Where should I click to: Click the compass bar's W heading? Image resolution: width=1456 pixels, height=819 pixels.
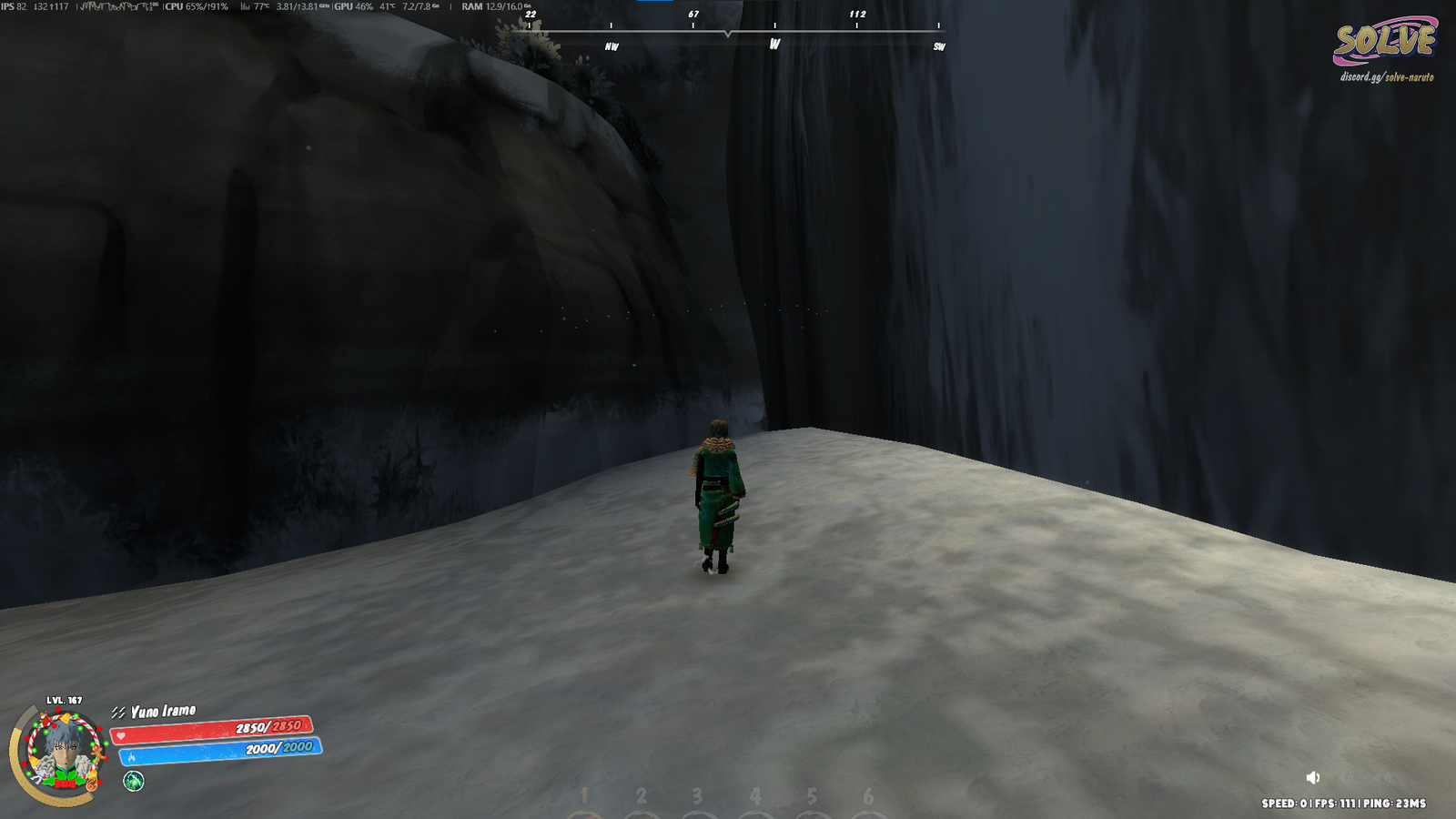coord(774,44)
